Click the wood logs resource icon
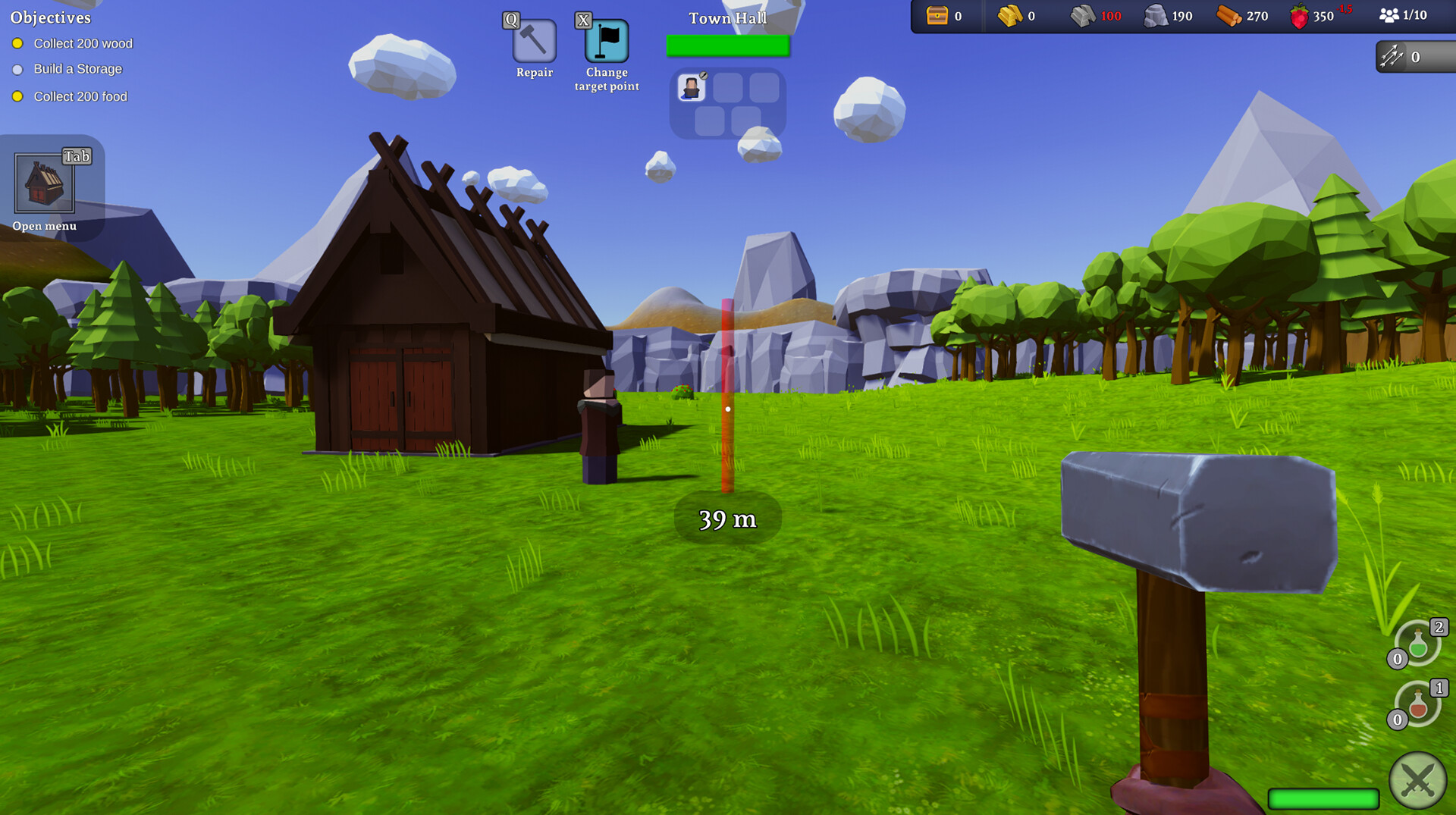Viewport: 1456px width, 815px height. click(x=1229, y=15)
